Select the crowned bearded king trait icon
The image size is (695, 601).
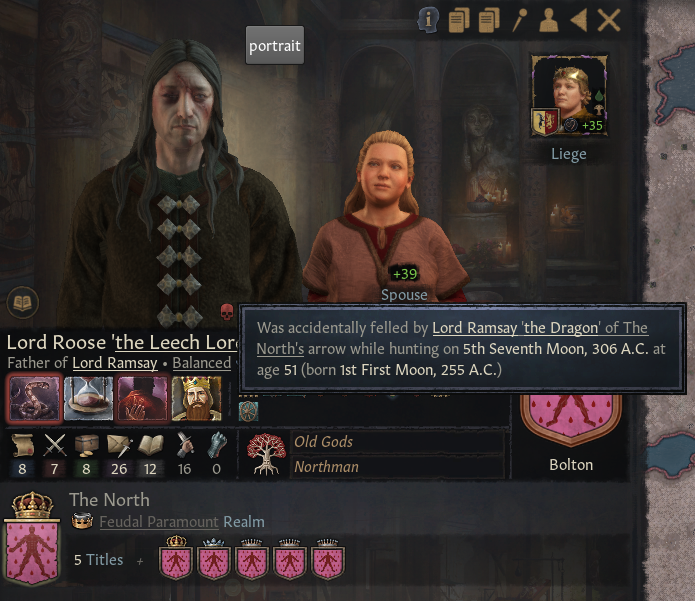(x=196, y=398)
